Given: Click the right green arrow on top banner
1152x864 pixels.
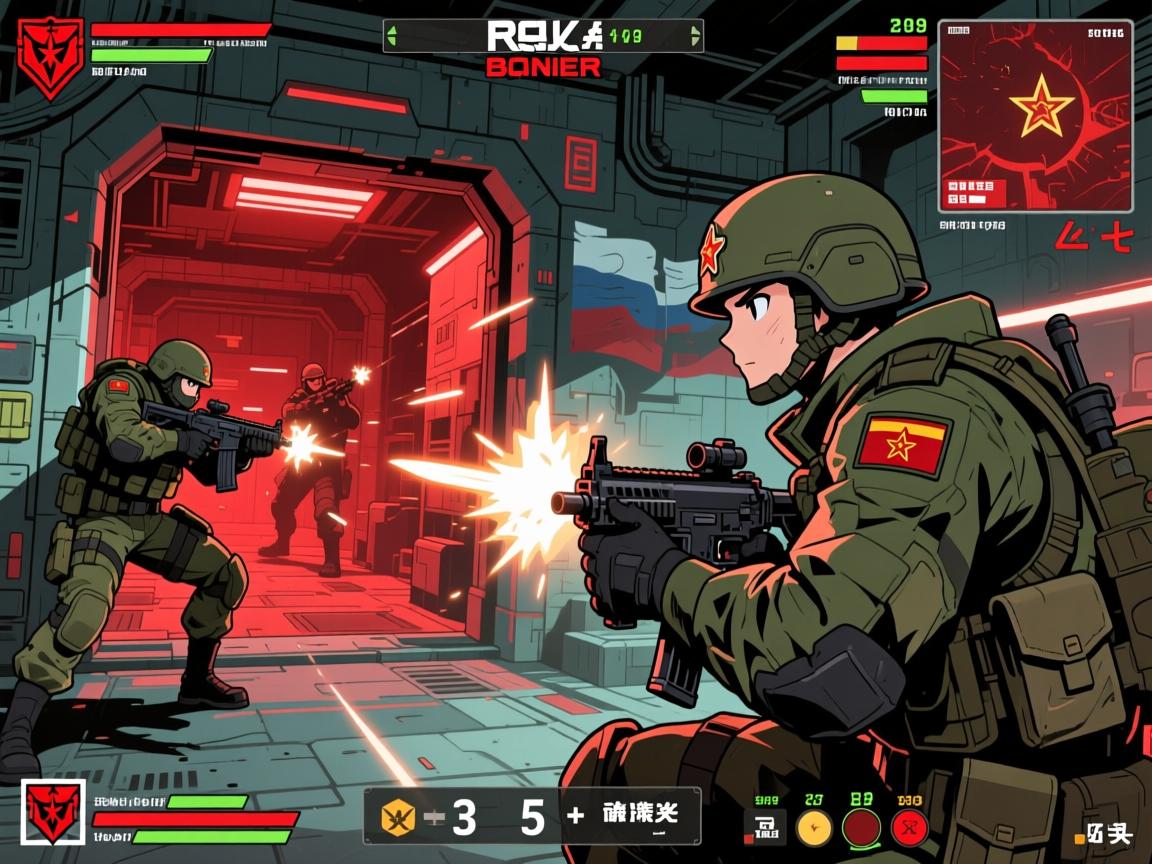Looking at the screenshot, I should click(694, 37).
